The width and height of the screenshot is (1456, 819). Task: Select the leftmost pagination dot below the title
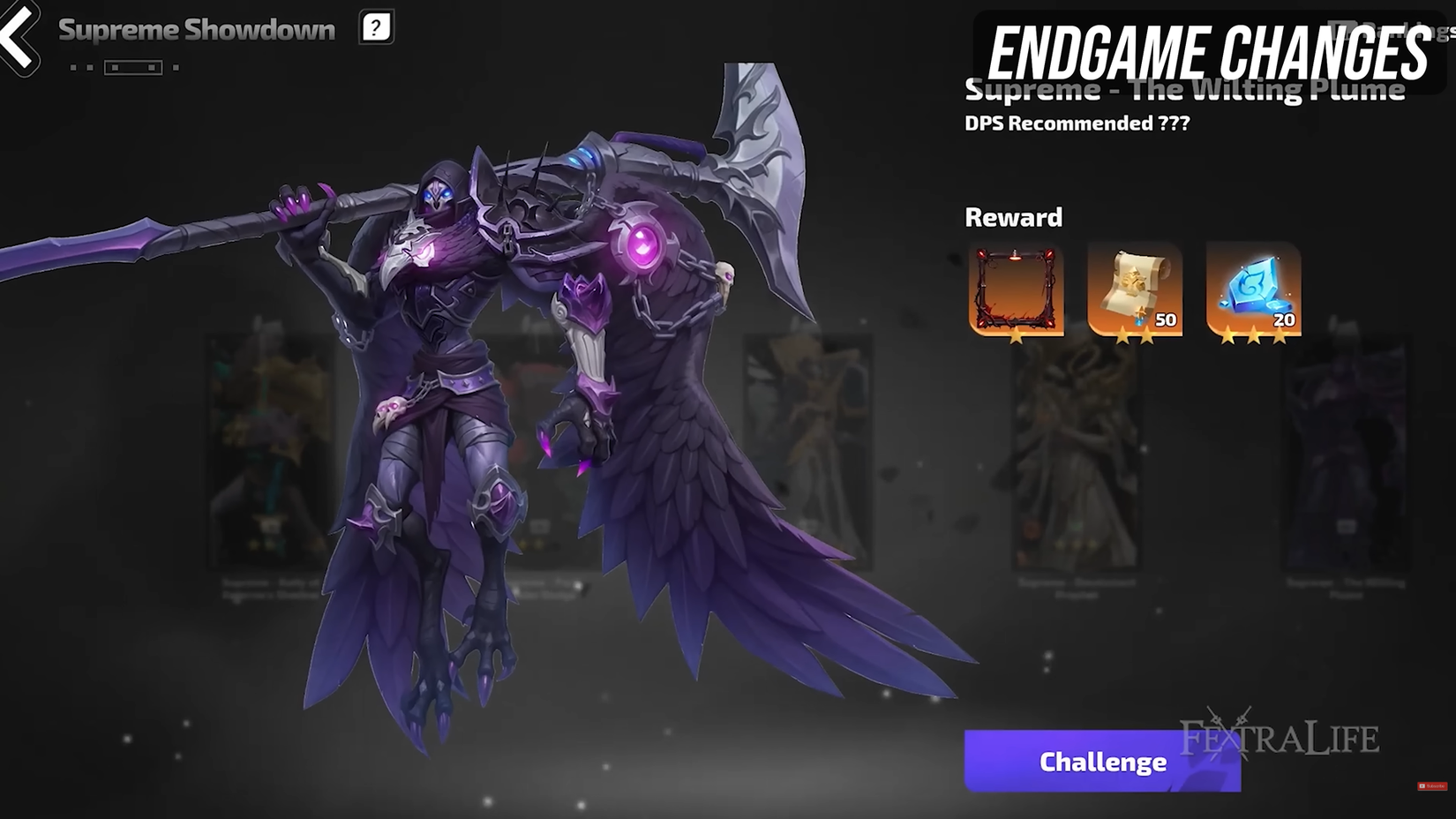(73, 67)
